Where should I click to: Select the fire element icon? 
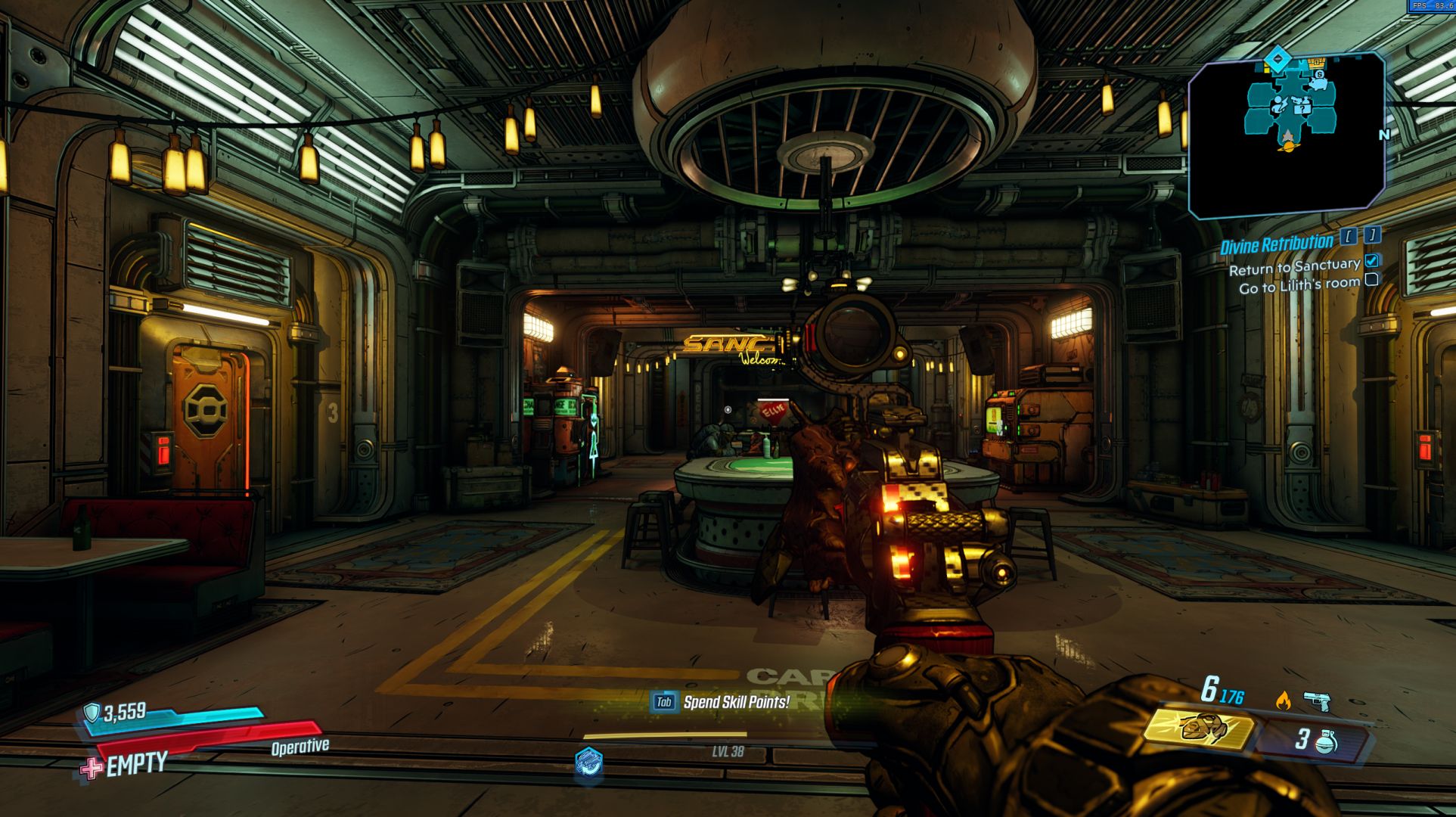(x=1283, y=701)
